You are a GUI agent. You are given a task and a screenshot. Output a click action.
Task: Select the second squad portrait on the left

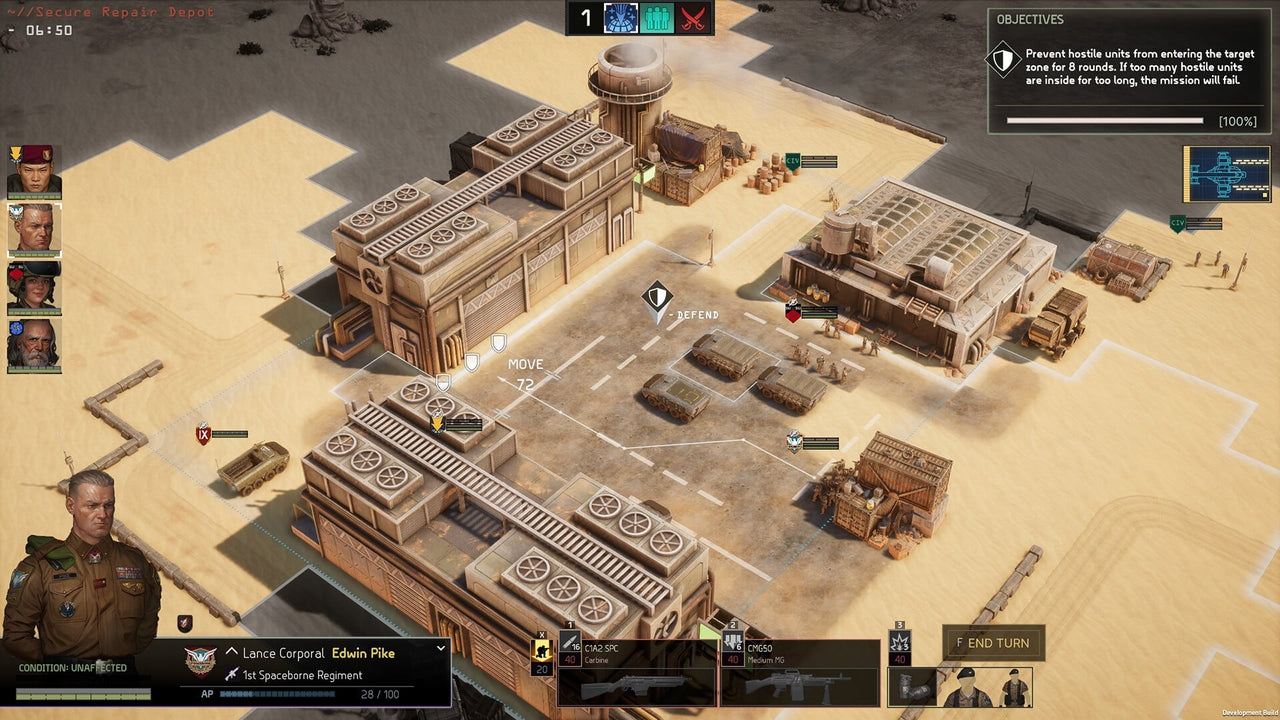pyautogui.click(x=33, y=231)
